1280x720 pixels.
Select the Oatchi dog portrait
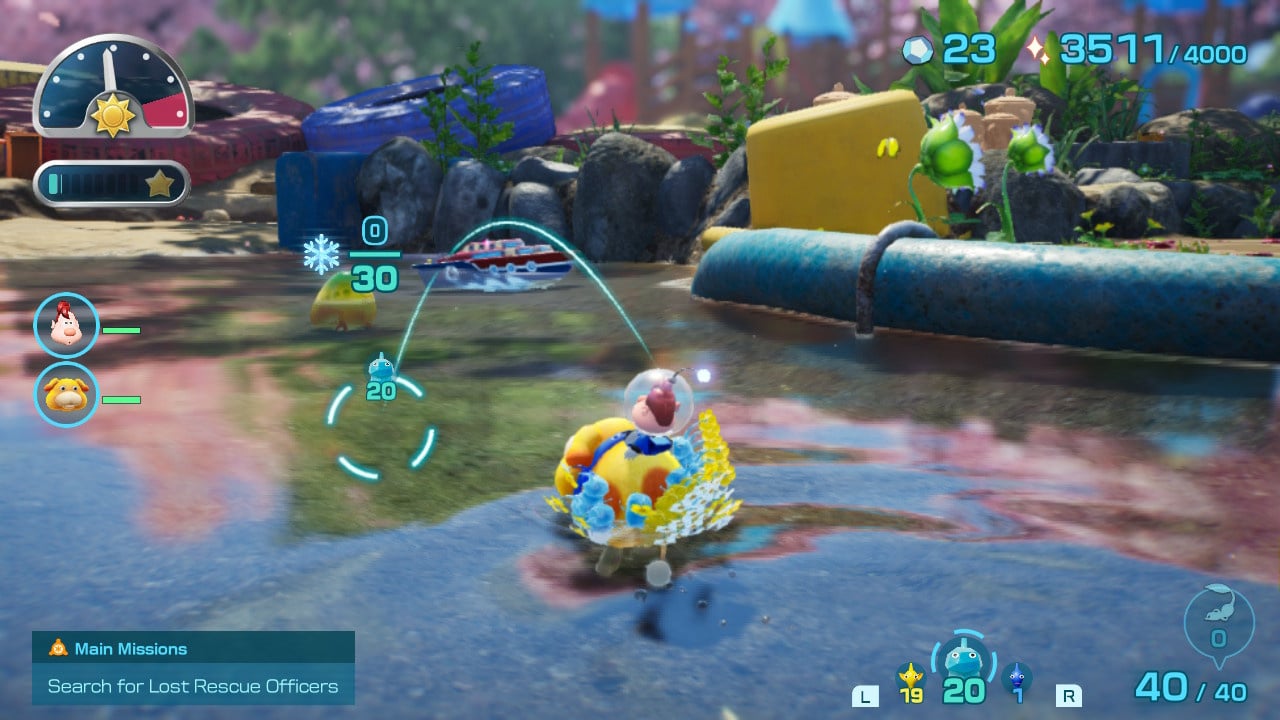point(67,393)
